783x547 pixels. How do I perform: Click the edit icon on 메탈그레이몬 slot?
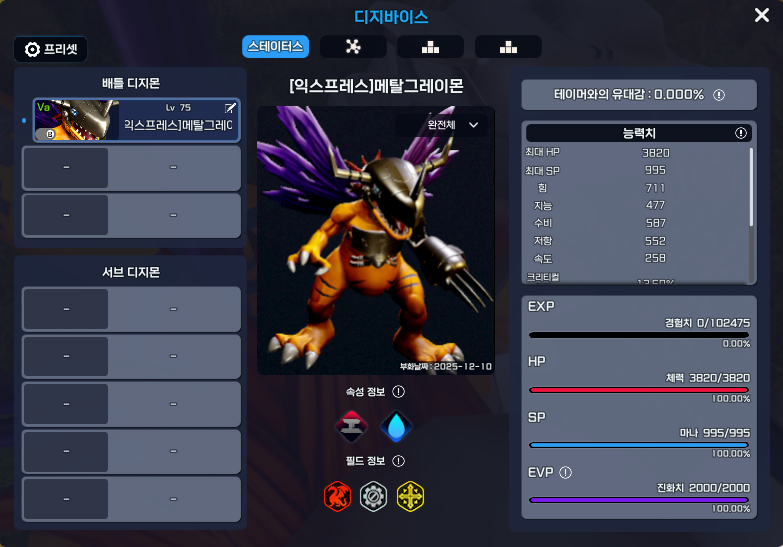pyautogui.click(x=231, y=107)
